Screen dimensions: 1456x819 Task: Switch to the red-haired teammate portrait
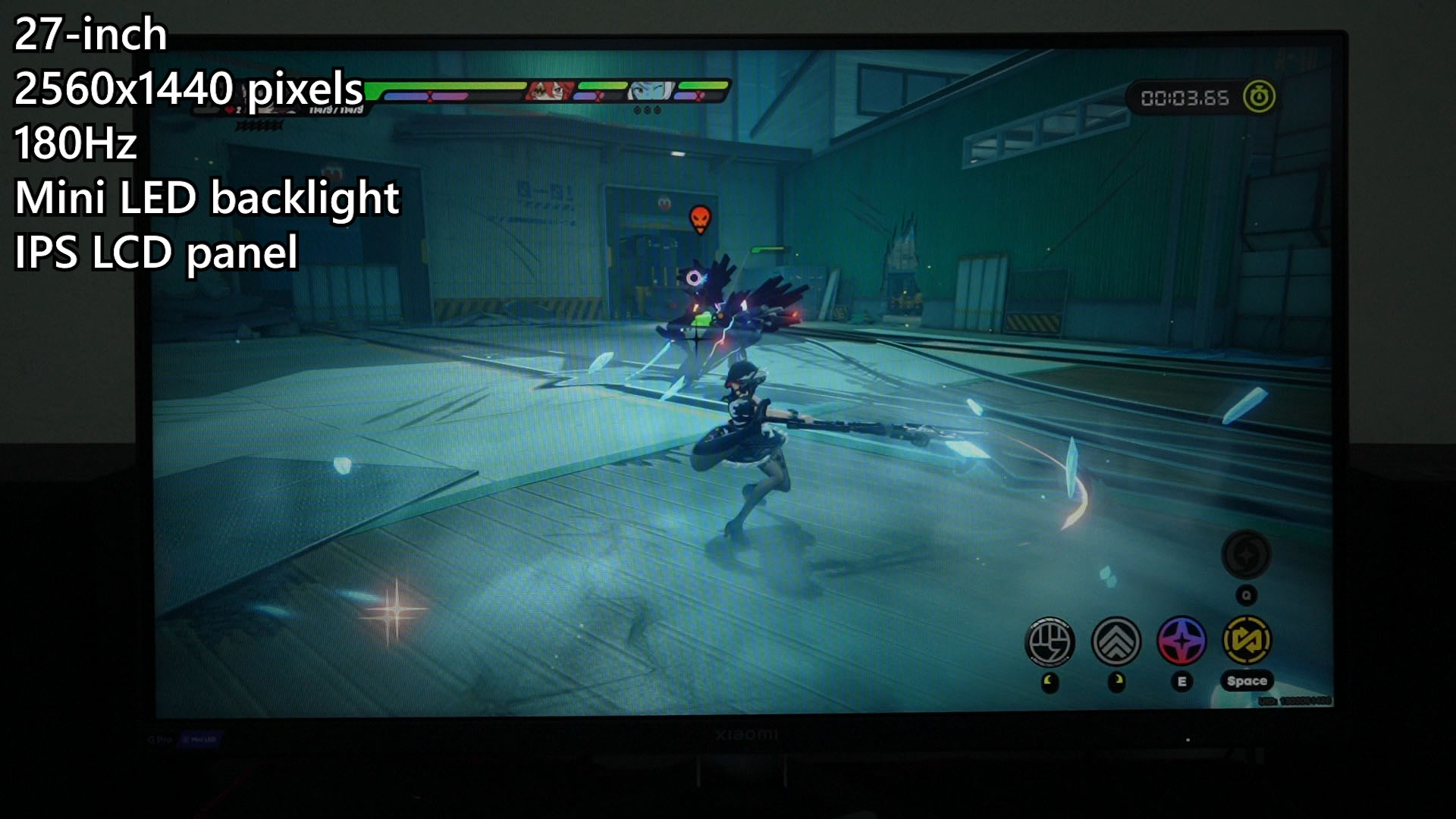[x=551, y=91]
